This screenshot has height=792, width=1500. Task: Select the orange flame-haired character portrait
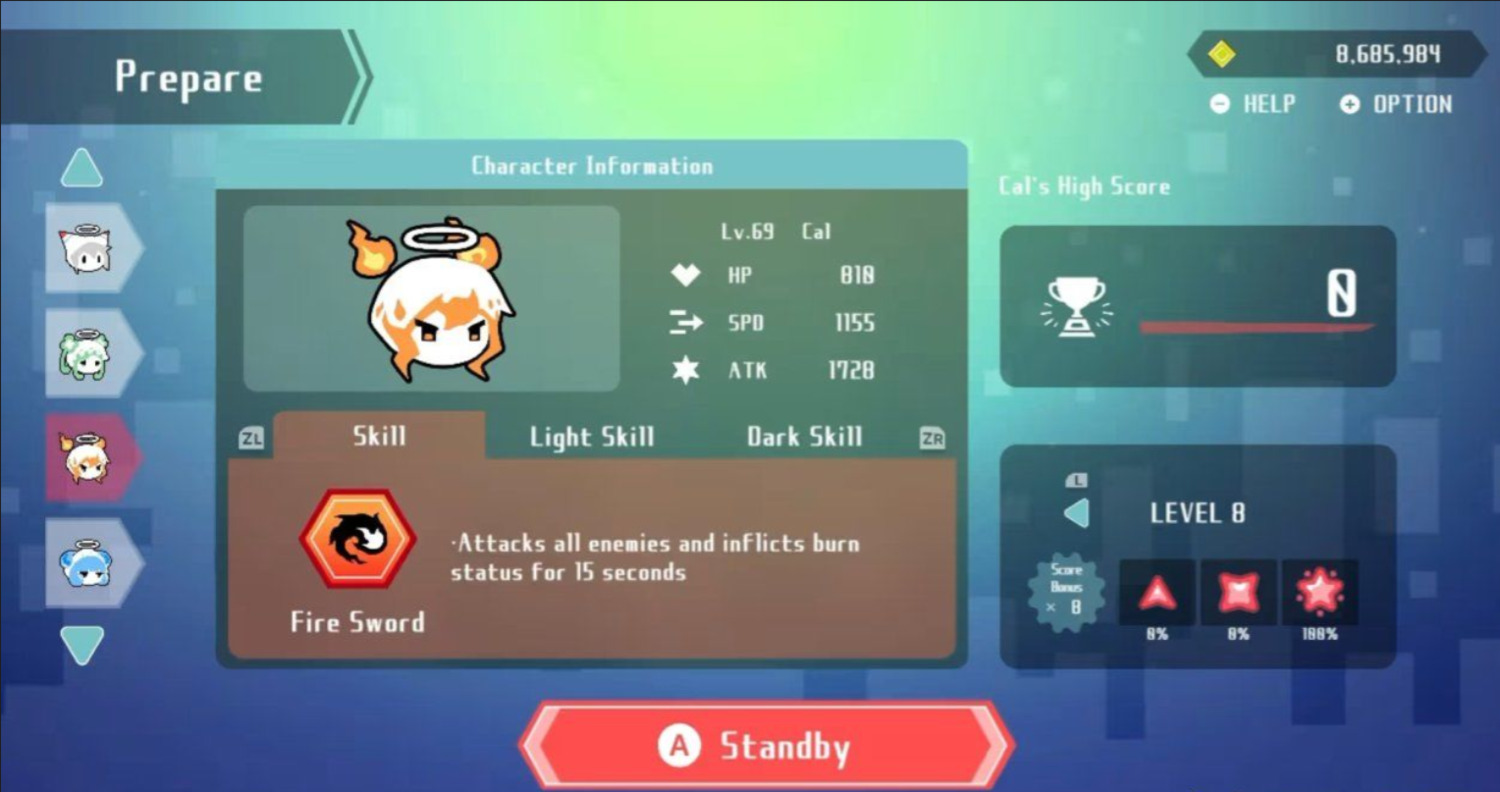[x=88, y=458]
